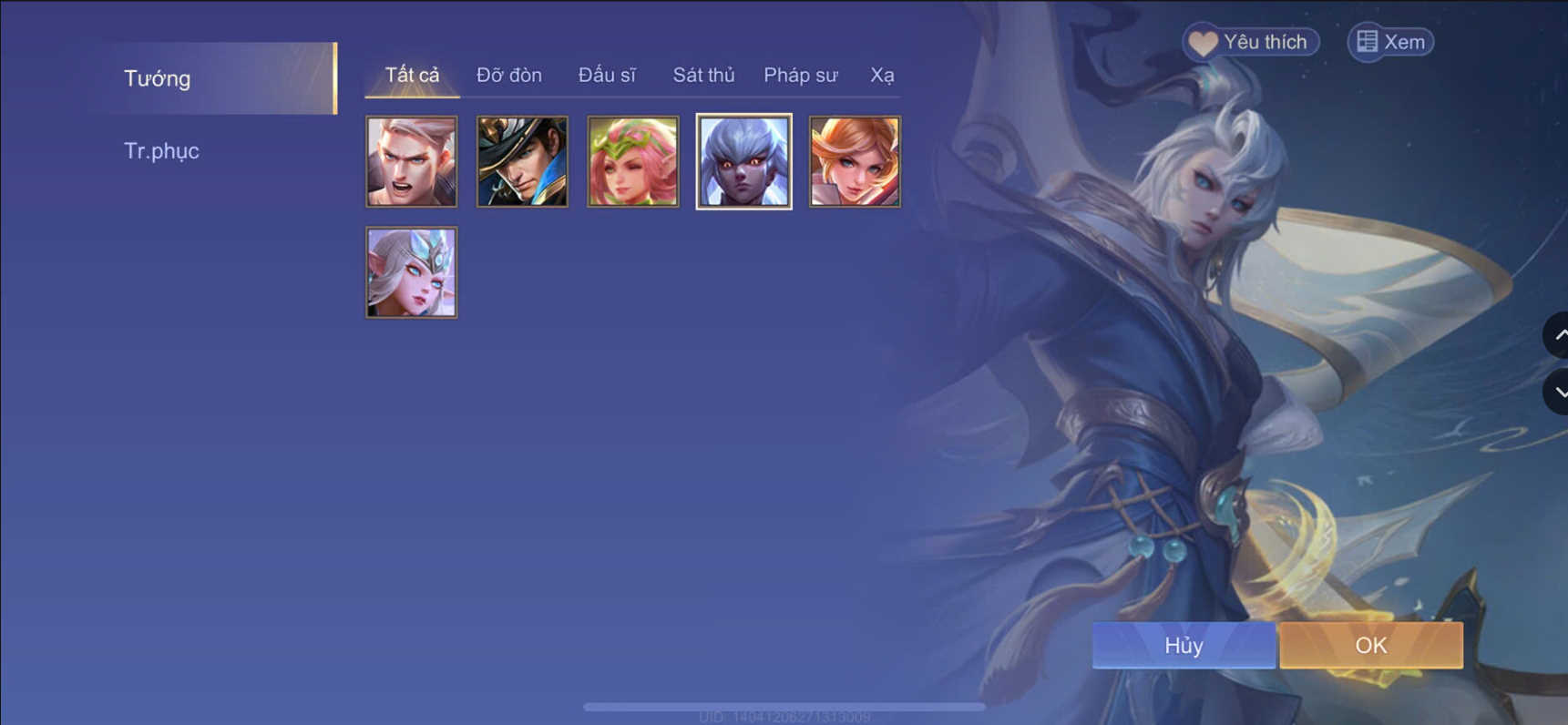Select the currently highlighted white-haired hero portrait
1568x725 pixels.
point(743,161)
